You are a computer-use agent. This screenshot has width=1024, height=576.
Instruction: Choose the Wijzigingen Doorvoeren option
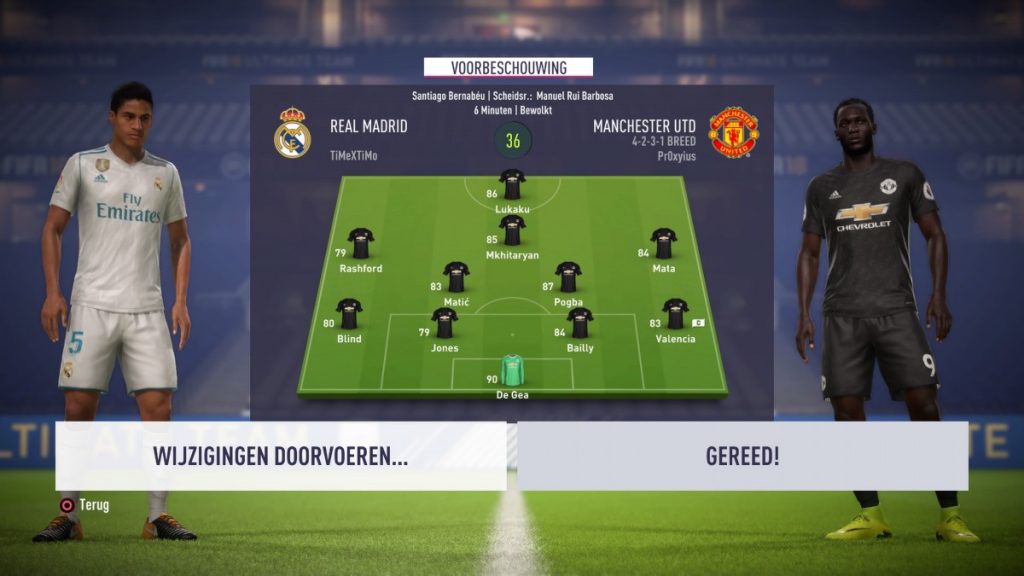pos(281,456)
